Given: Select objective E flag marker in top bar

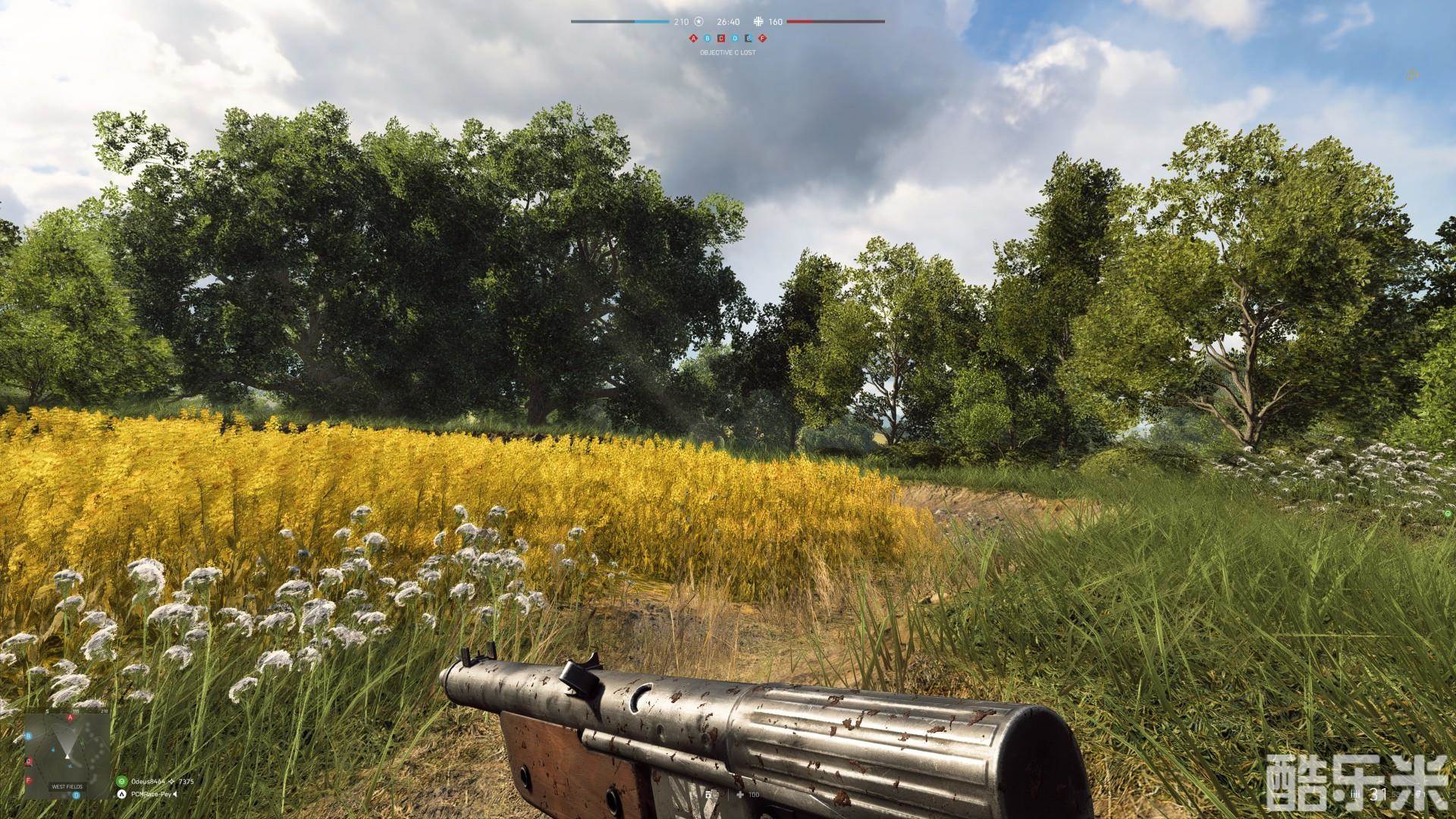Looking at the screenshot, I should (x=748, y=38).
